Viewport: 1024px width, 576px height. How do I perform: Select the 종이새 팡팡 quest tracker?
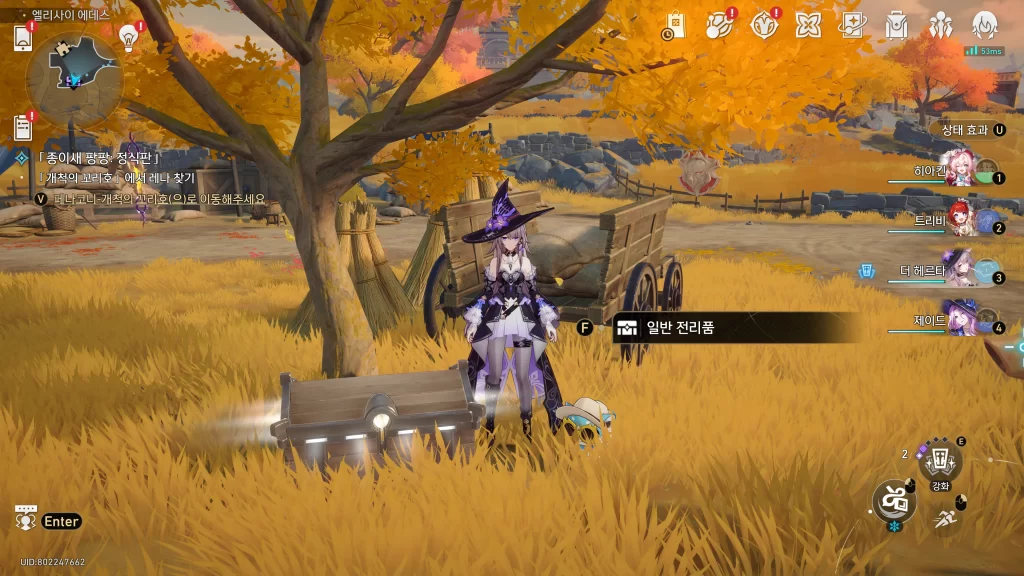coord(98,157)
